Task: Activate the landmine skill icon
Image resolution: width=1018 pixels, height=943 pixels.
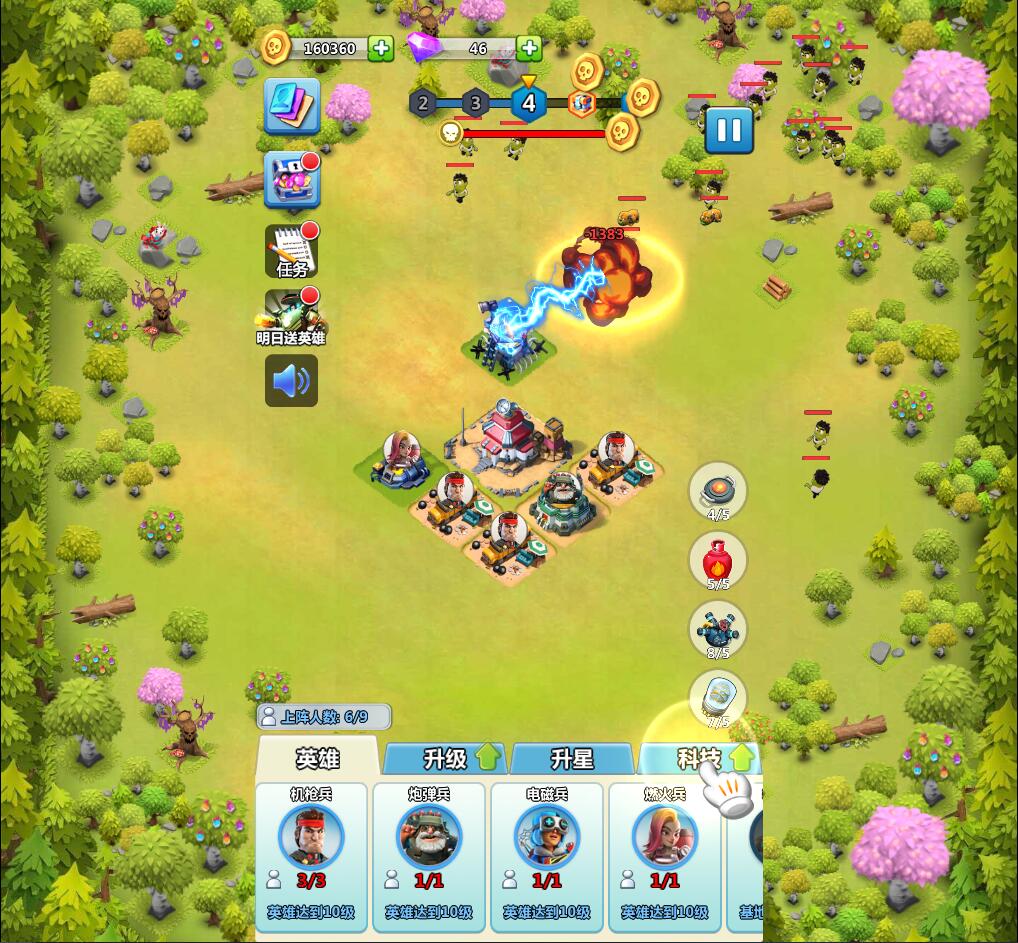Action: point(718,490)
